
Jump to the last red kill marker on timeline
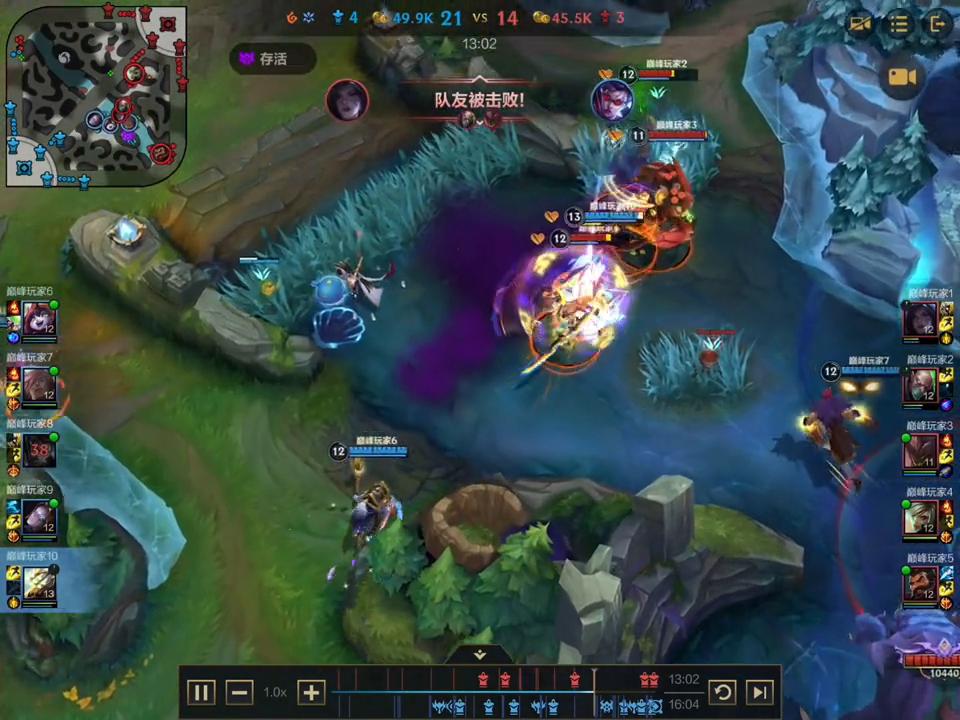pos(653,680)
